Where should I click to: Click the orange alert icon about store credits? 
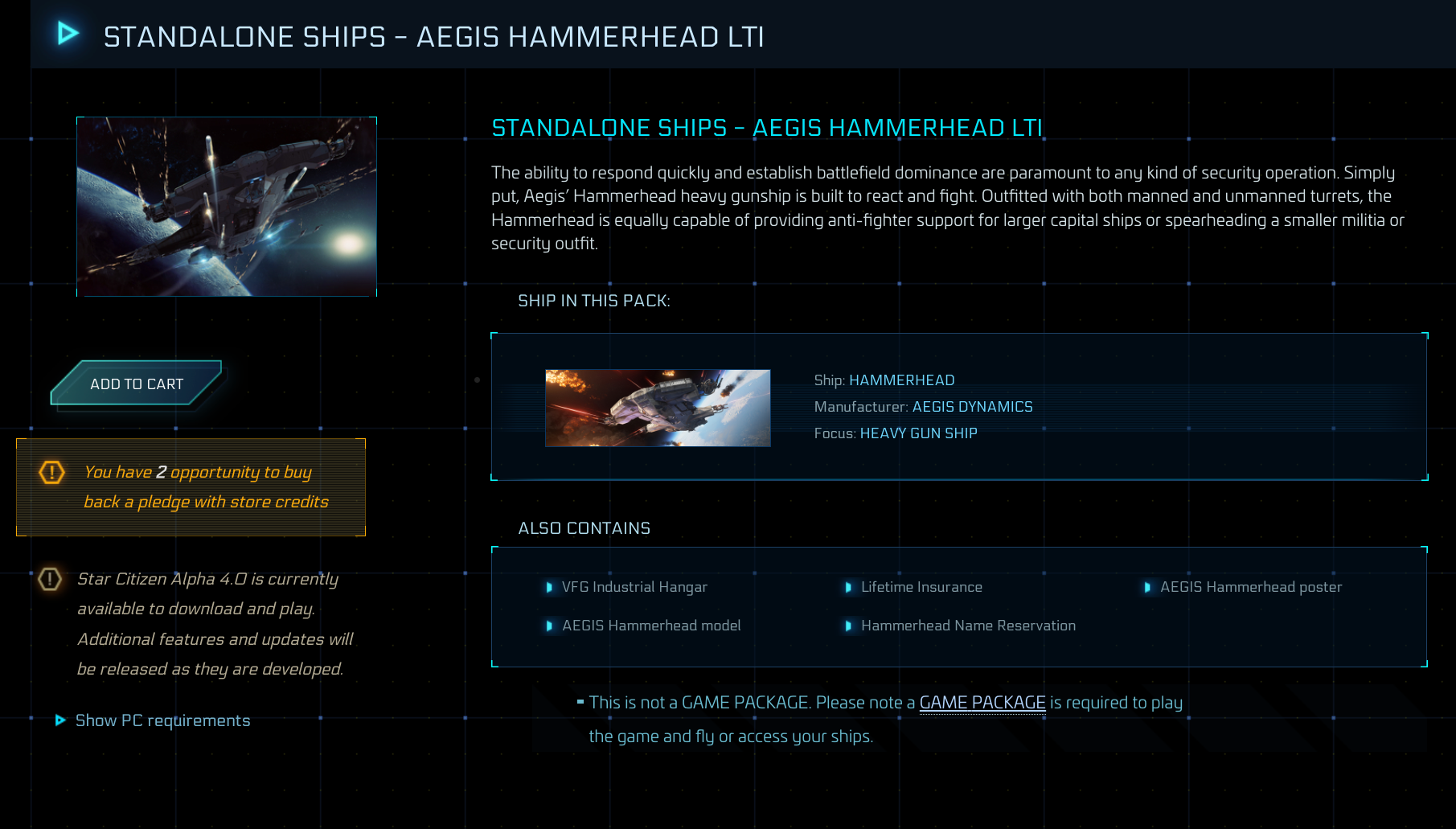(51, 474)
